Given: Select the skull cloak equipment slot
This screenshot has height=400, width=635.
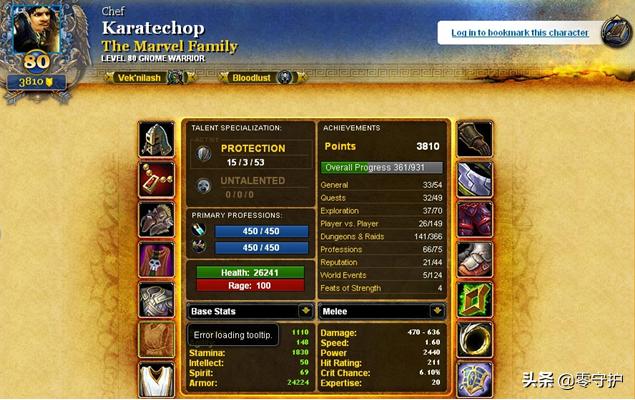Looking at the screenshot, I should pos(157,259).
